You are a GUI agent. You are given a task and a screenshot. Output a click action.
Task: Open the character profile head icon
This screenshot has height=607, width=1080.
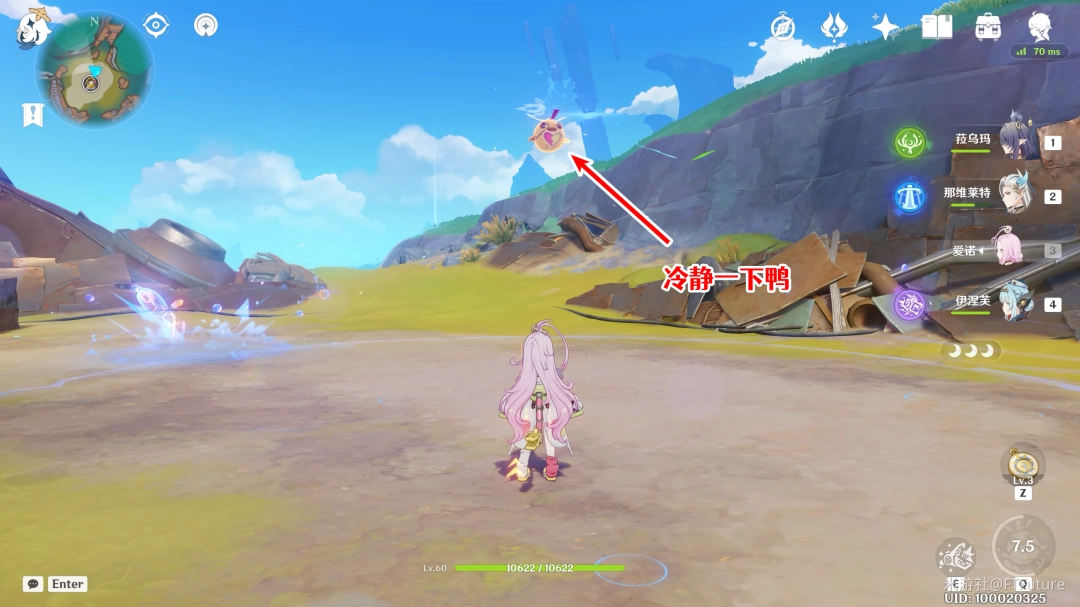coord(1040,27)
